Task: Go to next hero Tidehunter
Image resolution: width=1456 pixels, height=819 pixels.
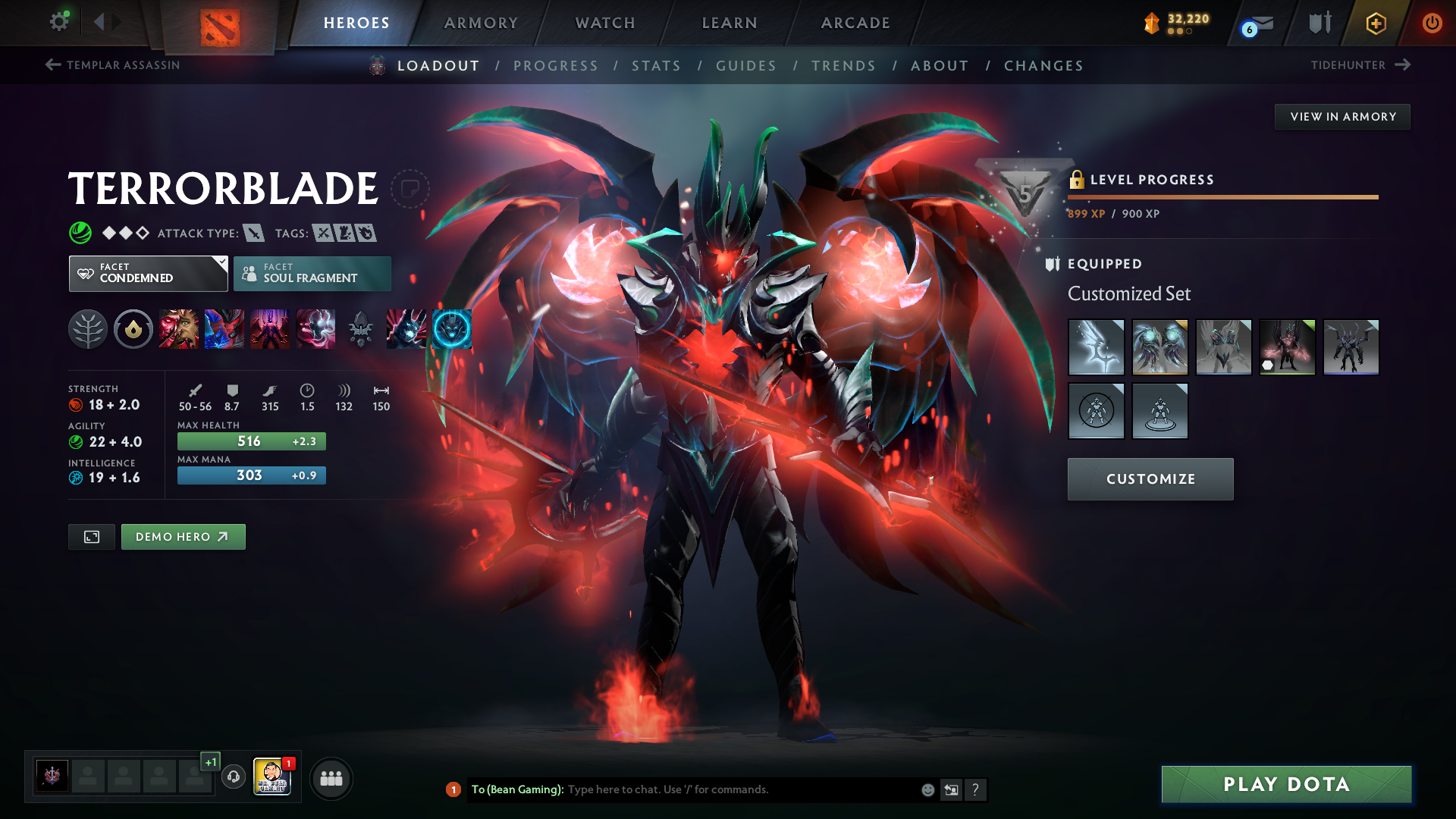Action: click(1360, 65)
